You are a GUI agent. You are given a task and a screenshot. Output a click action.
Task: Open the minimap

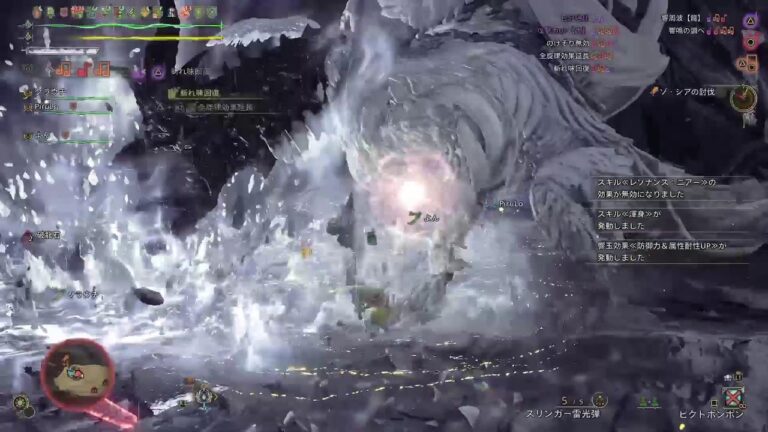[x=77, y=374]
